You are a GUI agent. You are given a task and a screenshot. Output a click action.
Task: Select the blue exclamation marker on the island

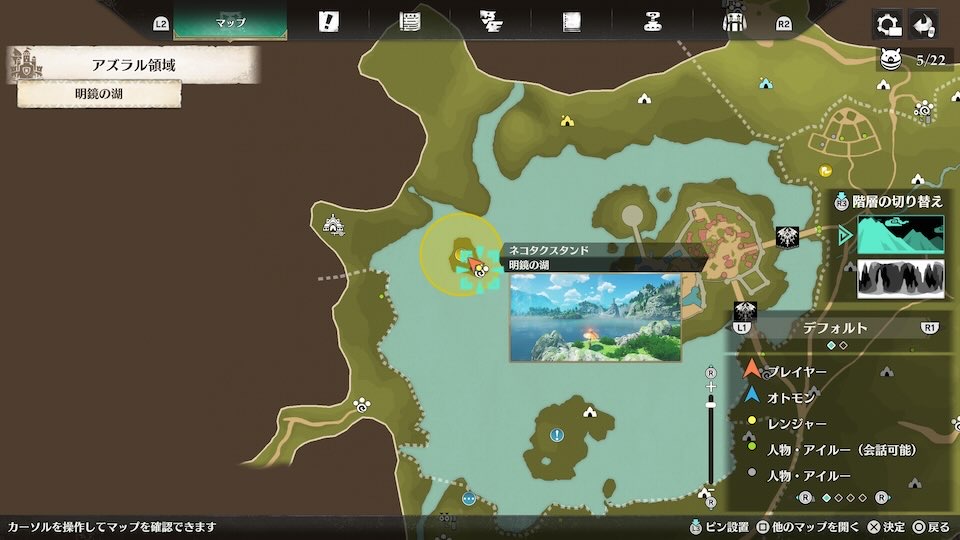click(557, 435)
